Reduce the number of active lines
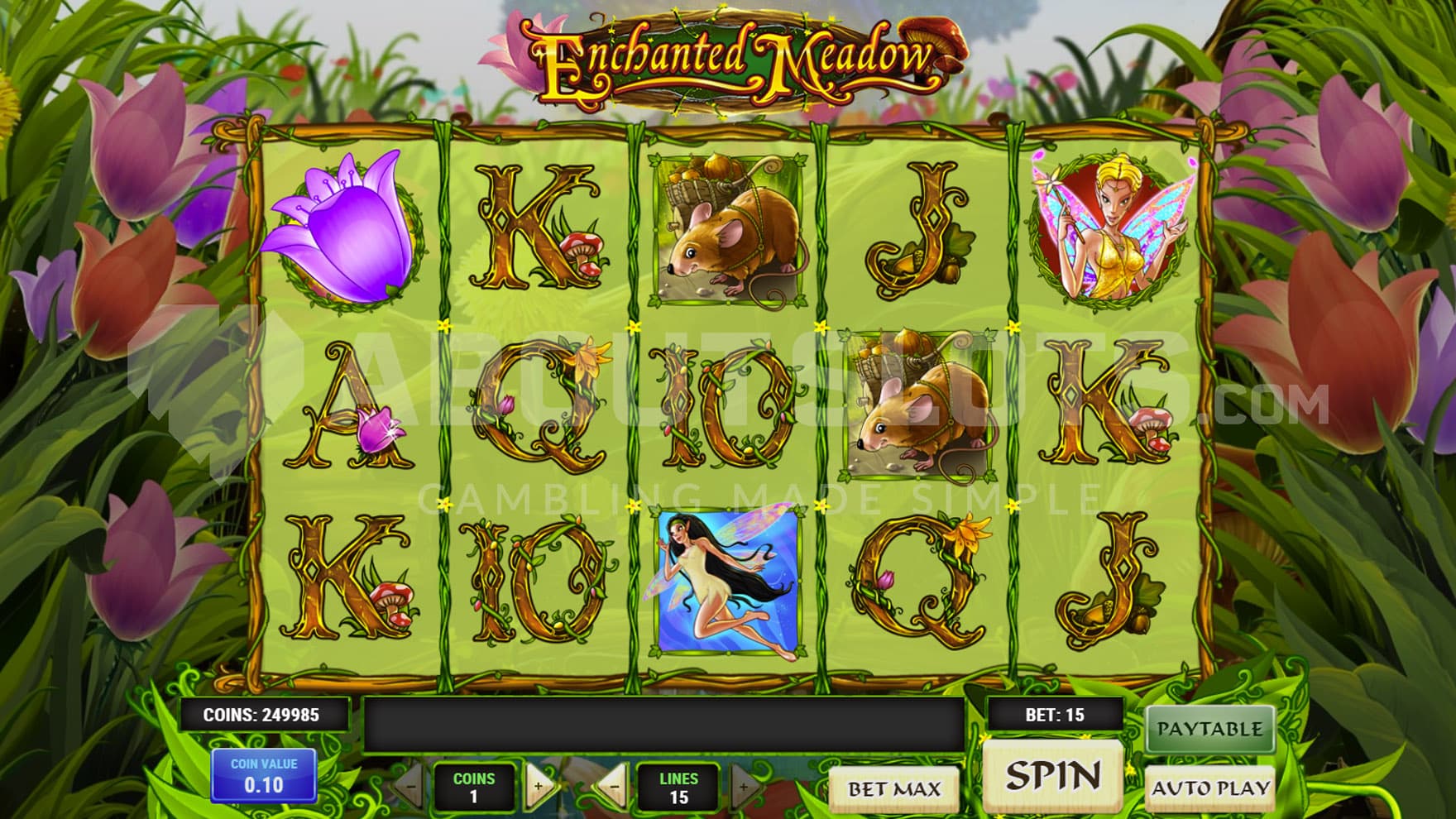This screenshot has width=1456, height=819. (614, 787)
